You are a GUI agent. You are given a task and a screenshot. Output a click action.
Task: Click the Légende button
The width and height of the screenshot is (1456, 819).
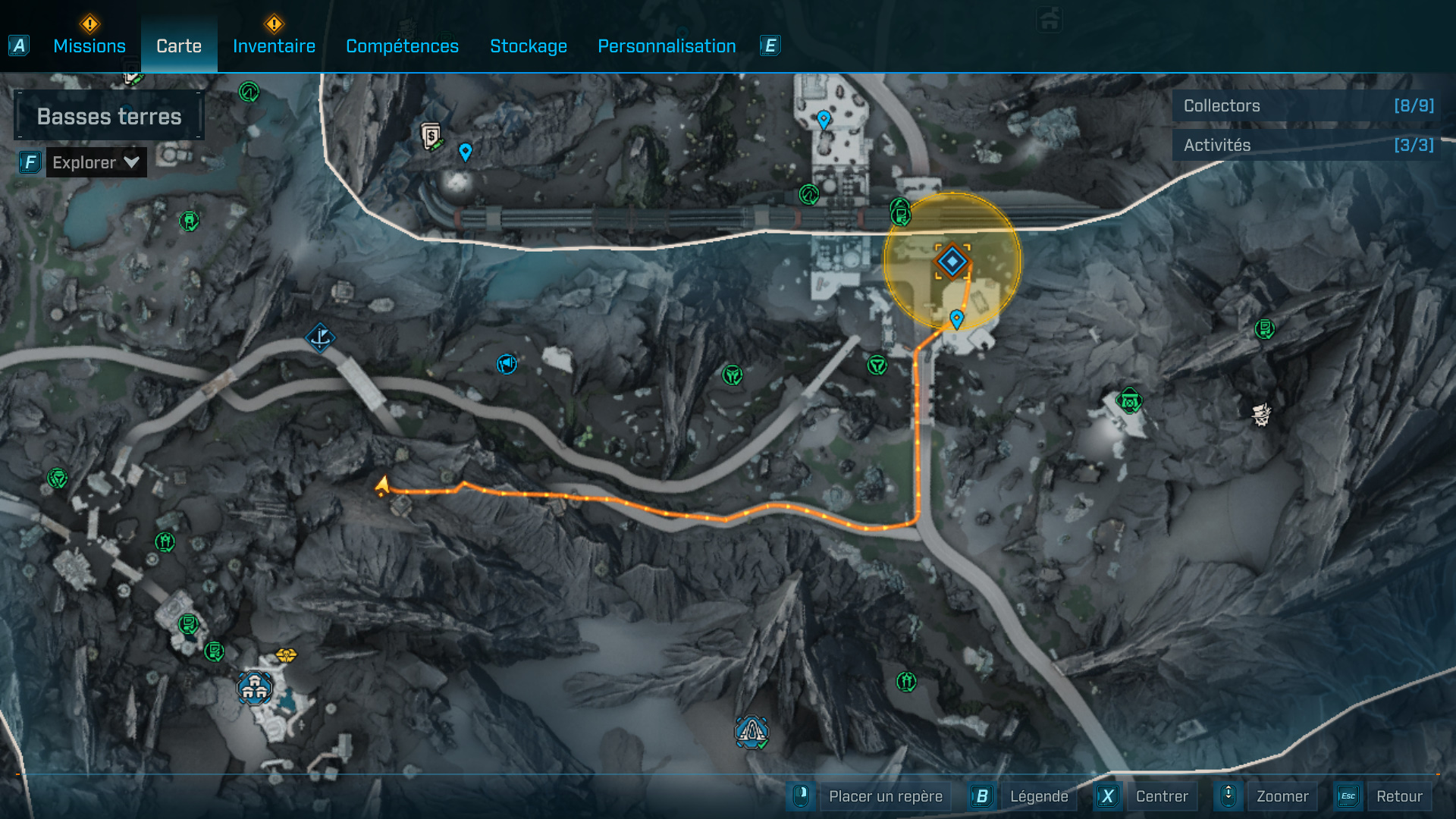point(1038,796)
